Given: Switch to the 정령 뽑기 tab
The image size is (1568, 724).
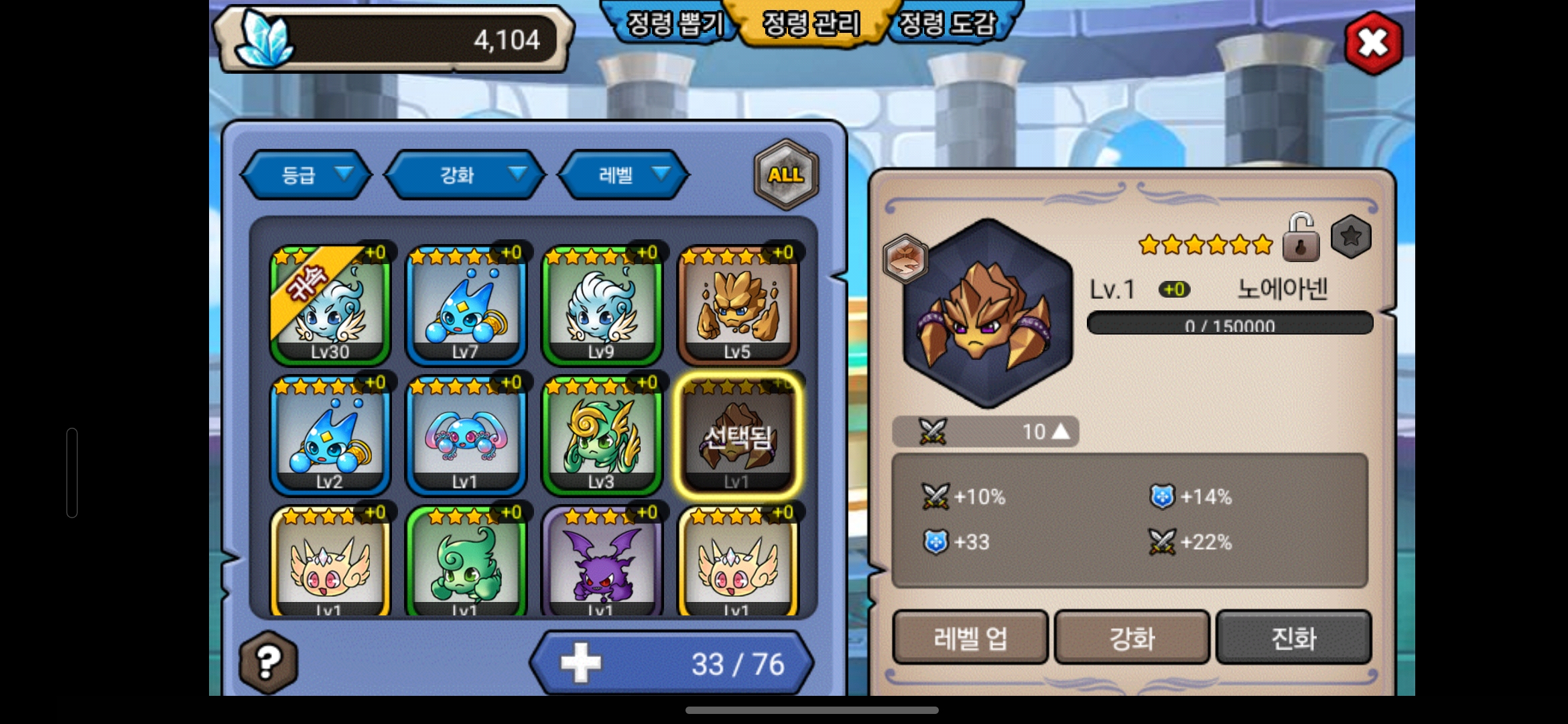Looking at the screenshot, I should point(674,25).
